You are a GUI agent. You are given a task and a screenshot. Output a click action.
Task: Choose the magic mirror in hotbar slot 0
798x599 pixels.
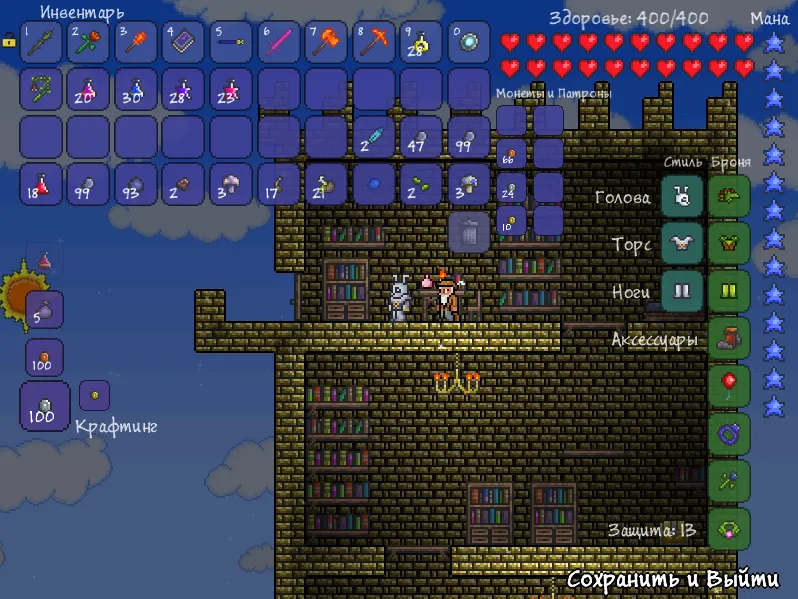tap(469, 42)
